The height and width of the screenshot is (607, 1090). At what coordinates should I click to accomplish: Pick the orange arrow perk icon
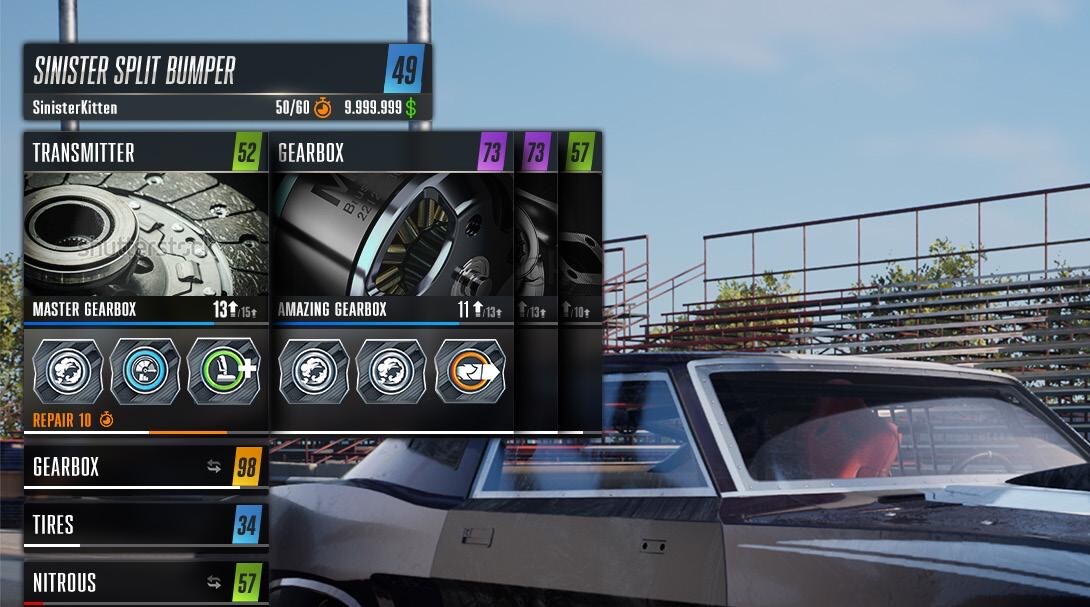[x=468, y=371]
